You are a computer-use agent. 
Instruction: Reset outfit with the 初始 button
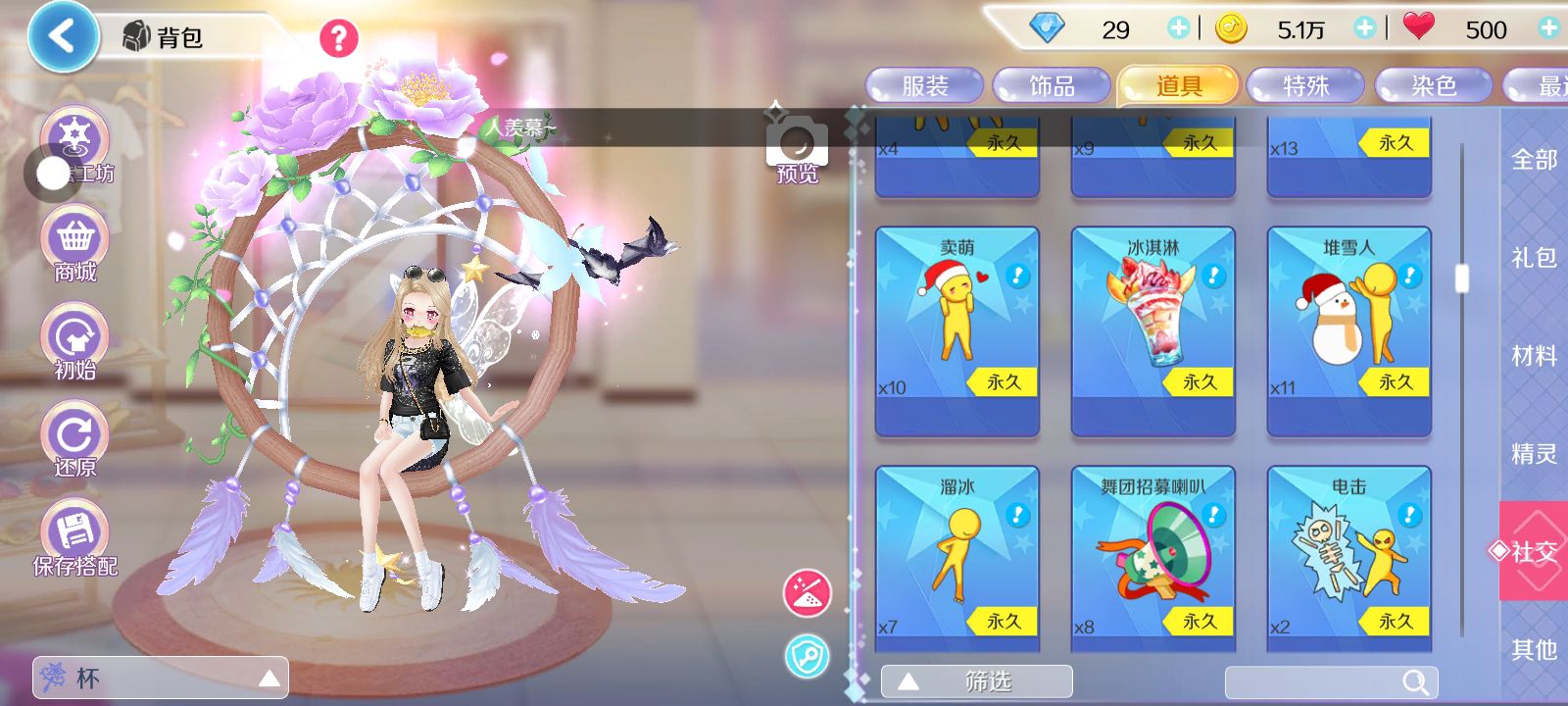[x=75, y=342]
